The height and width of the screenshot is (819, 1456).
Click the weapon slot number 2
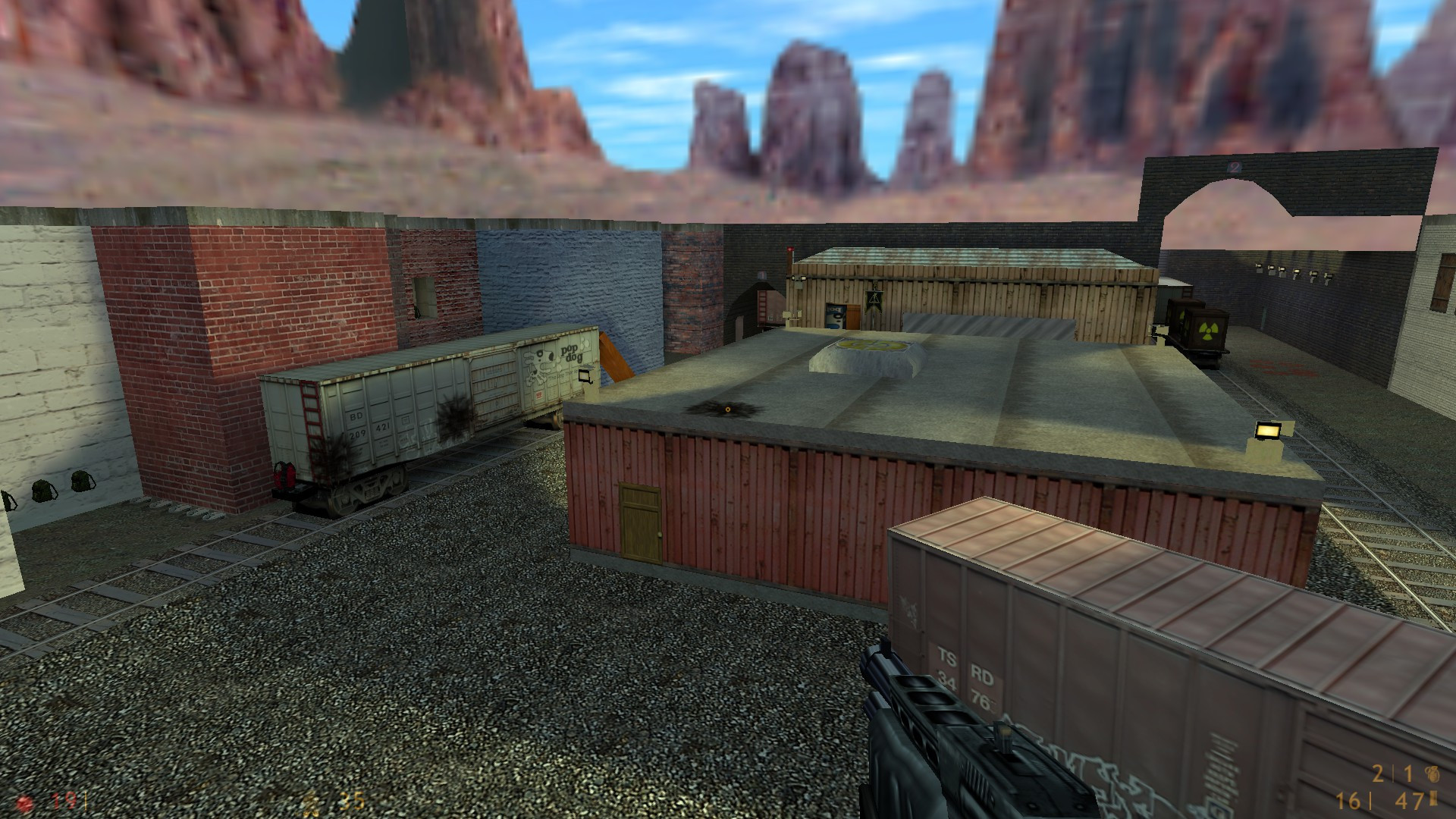point(1378,774)
